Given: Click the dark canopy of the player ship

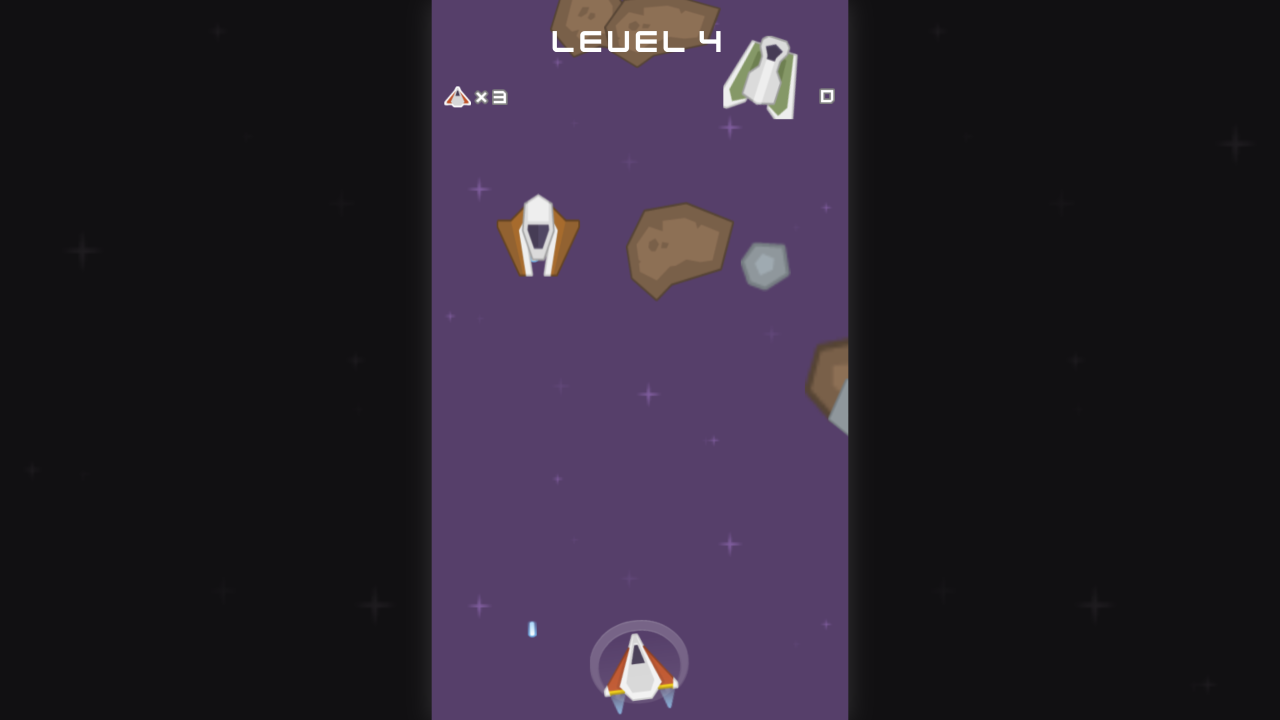Looking at the screenshot, I should pyautogui.click(x=640, y=655).
